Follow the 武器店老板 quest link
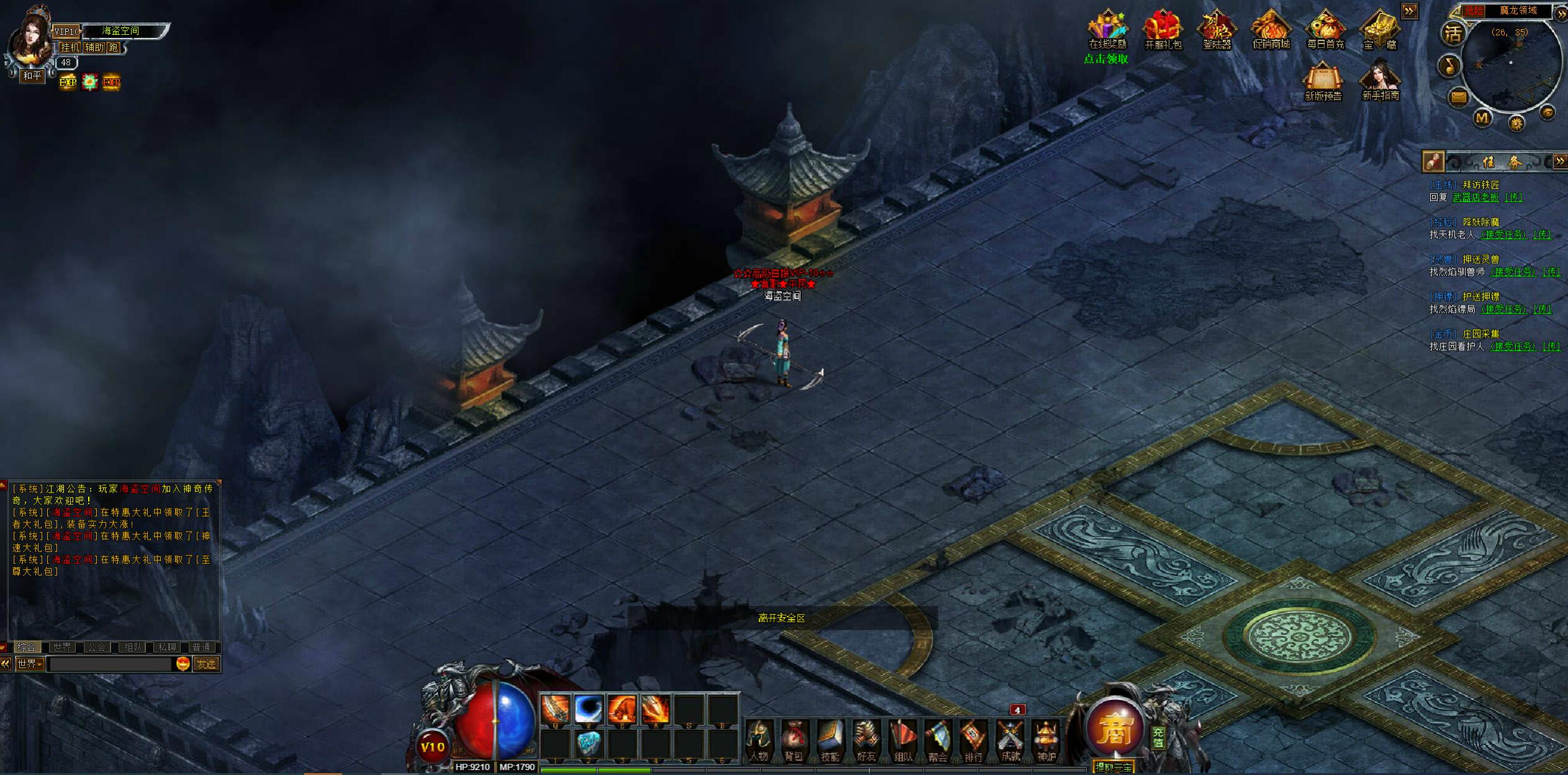This screenshot has height=775, width=1568. (1476, 197)
